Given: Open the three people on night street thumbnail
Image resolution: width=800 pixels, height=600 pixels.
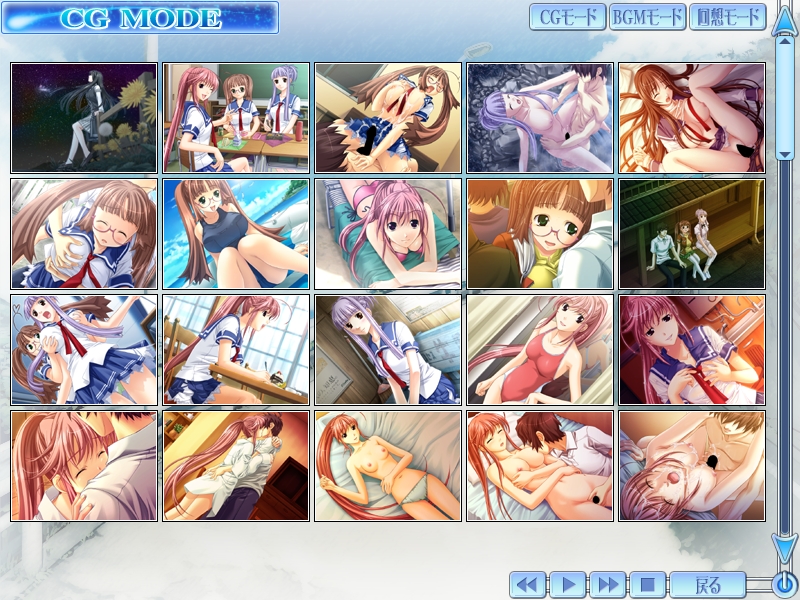Looking at the screenshot, I should [x=692, y=234].
